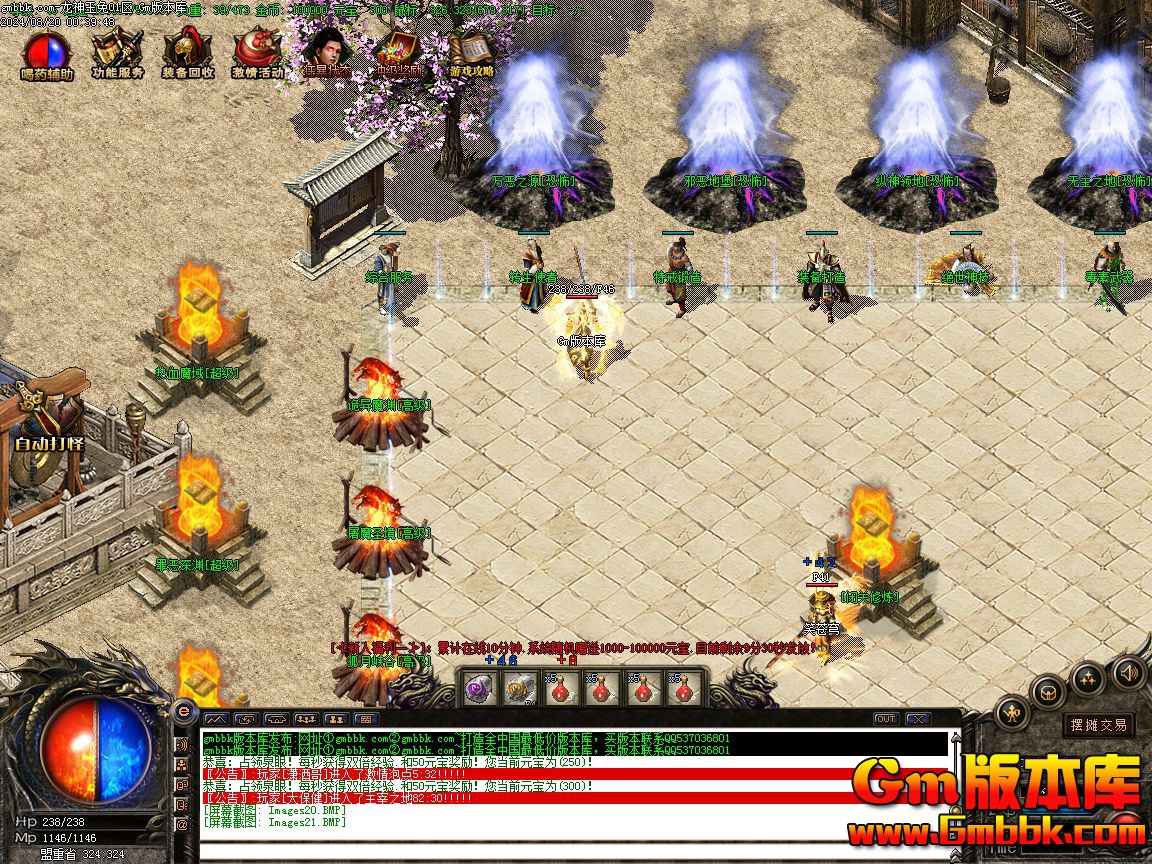Open the 摆摊交易 stall trading button
The image size is (1152, 864).
pyautogui.click(x=1098, y=724)
